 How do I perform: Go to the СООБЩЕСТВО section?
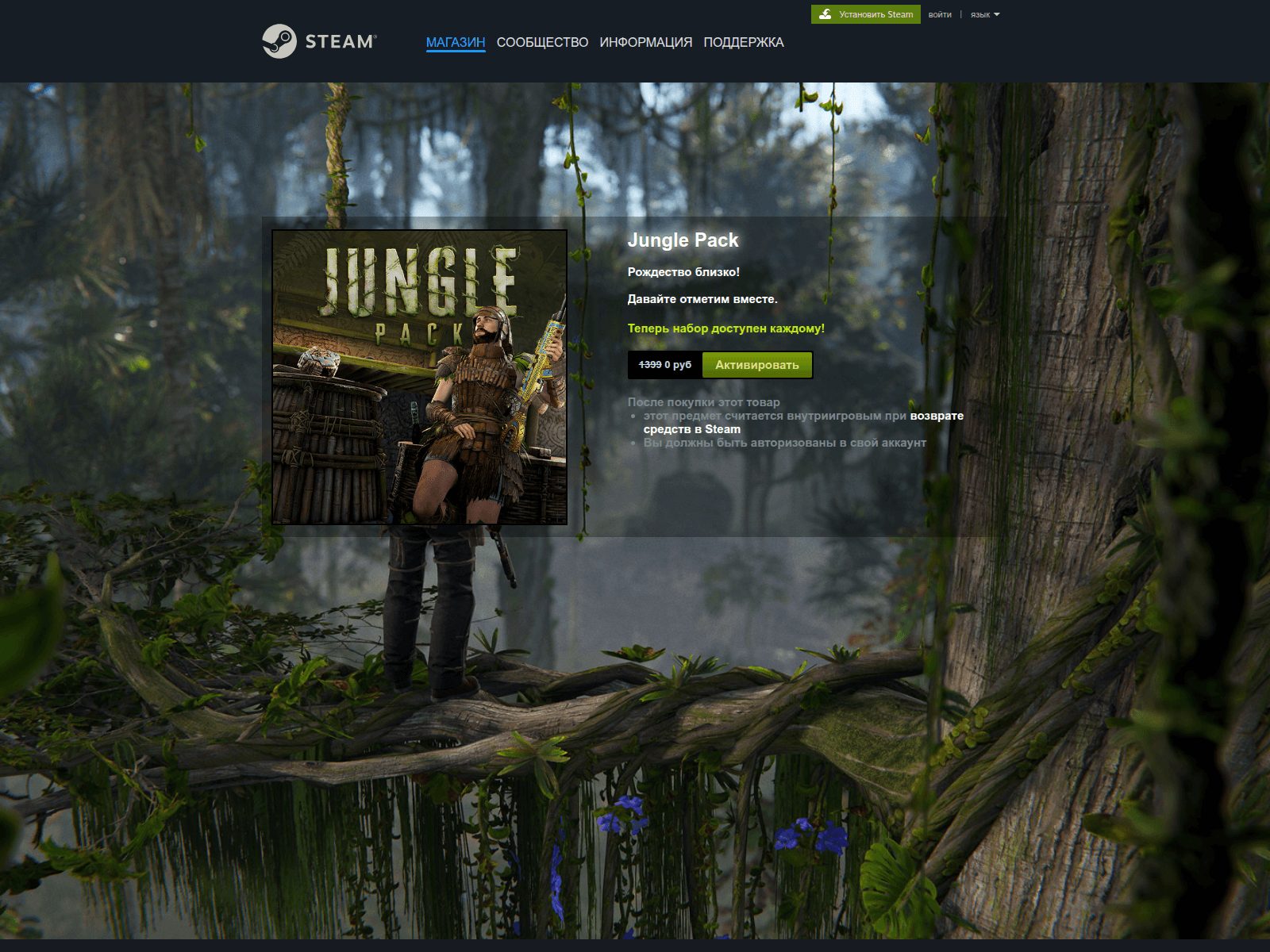[x=542, y=42]
